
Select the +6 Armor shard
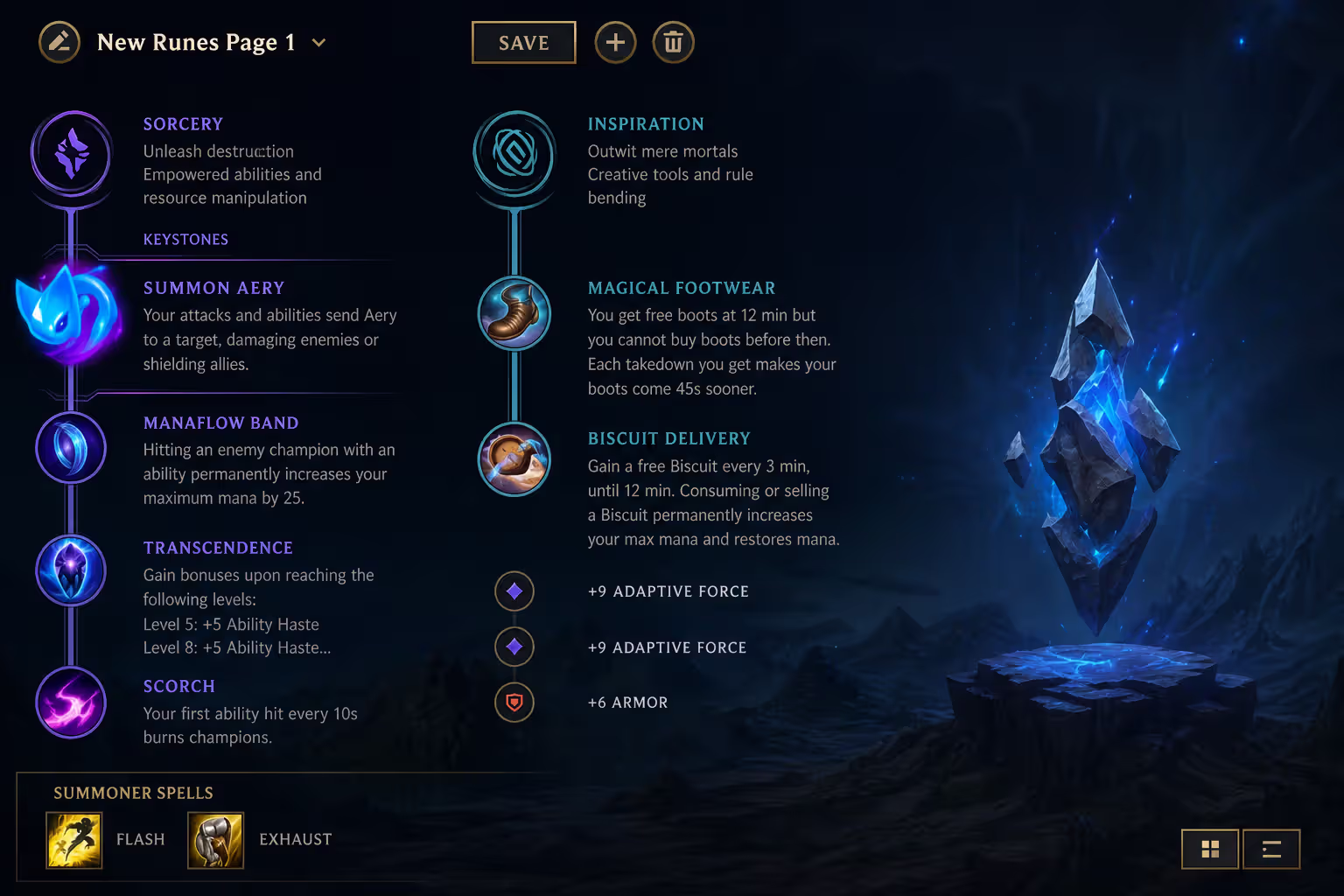tap(514, 703)
